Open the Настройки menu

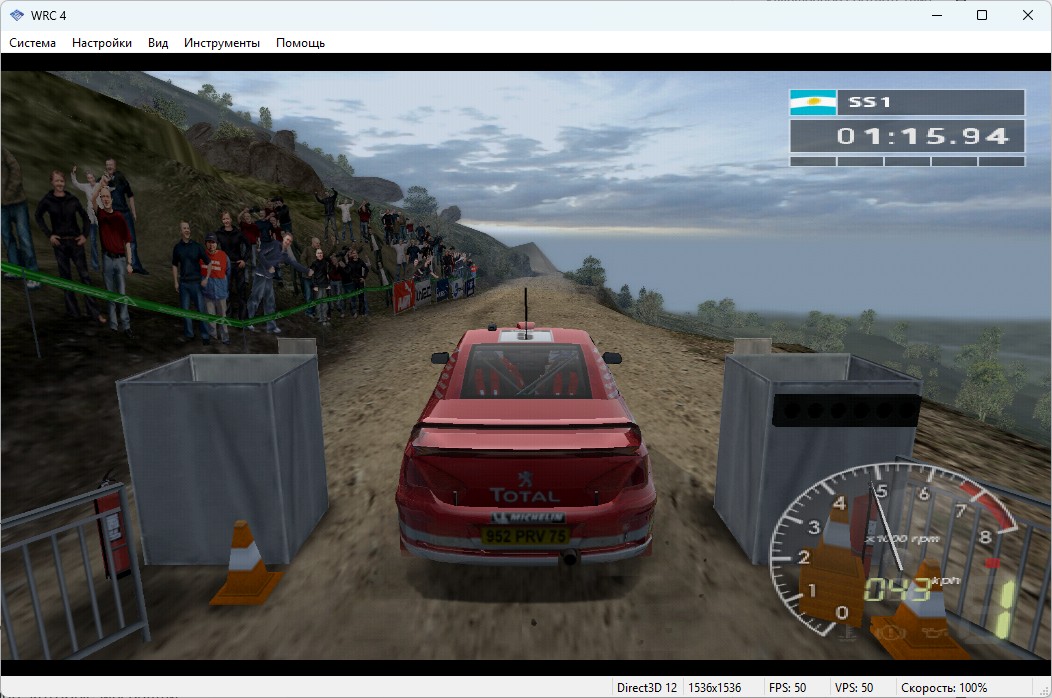[x=102, y=43]
